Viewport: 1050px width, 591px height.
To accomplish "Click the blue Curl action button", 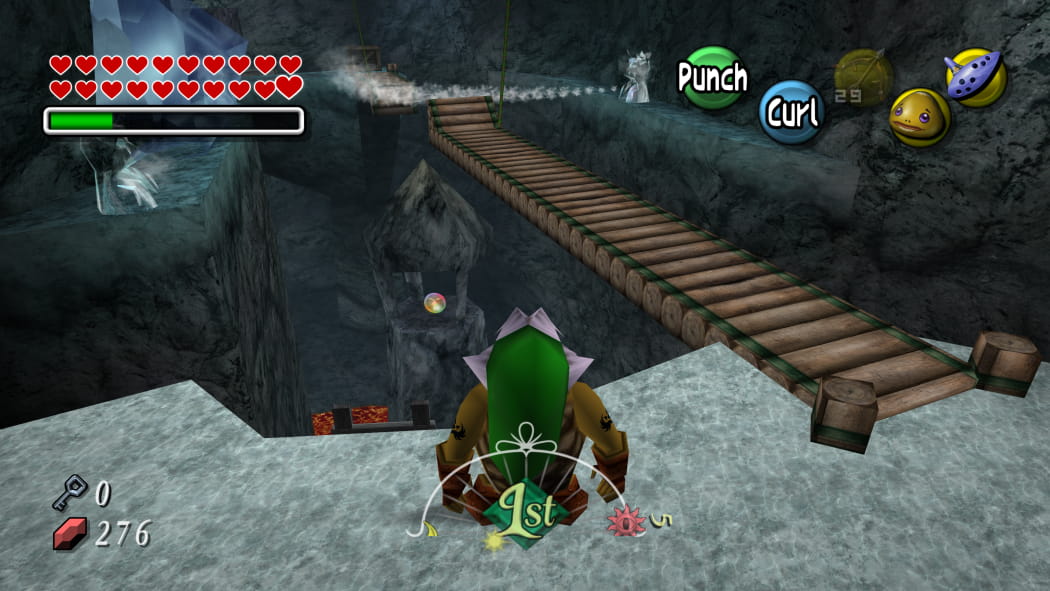I will (x=792, y=112).
